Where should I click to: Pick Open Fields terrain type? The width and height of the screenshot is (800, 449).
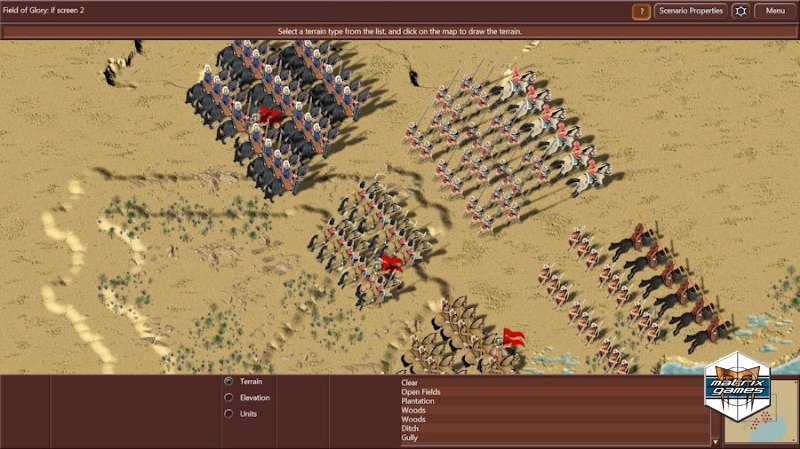click(421, 392)
